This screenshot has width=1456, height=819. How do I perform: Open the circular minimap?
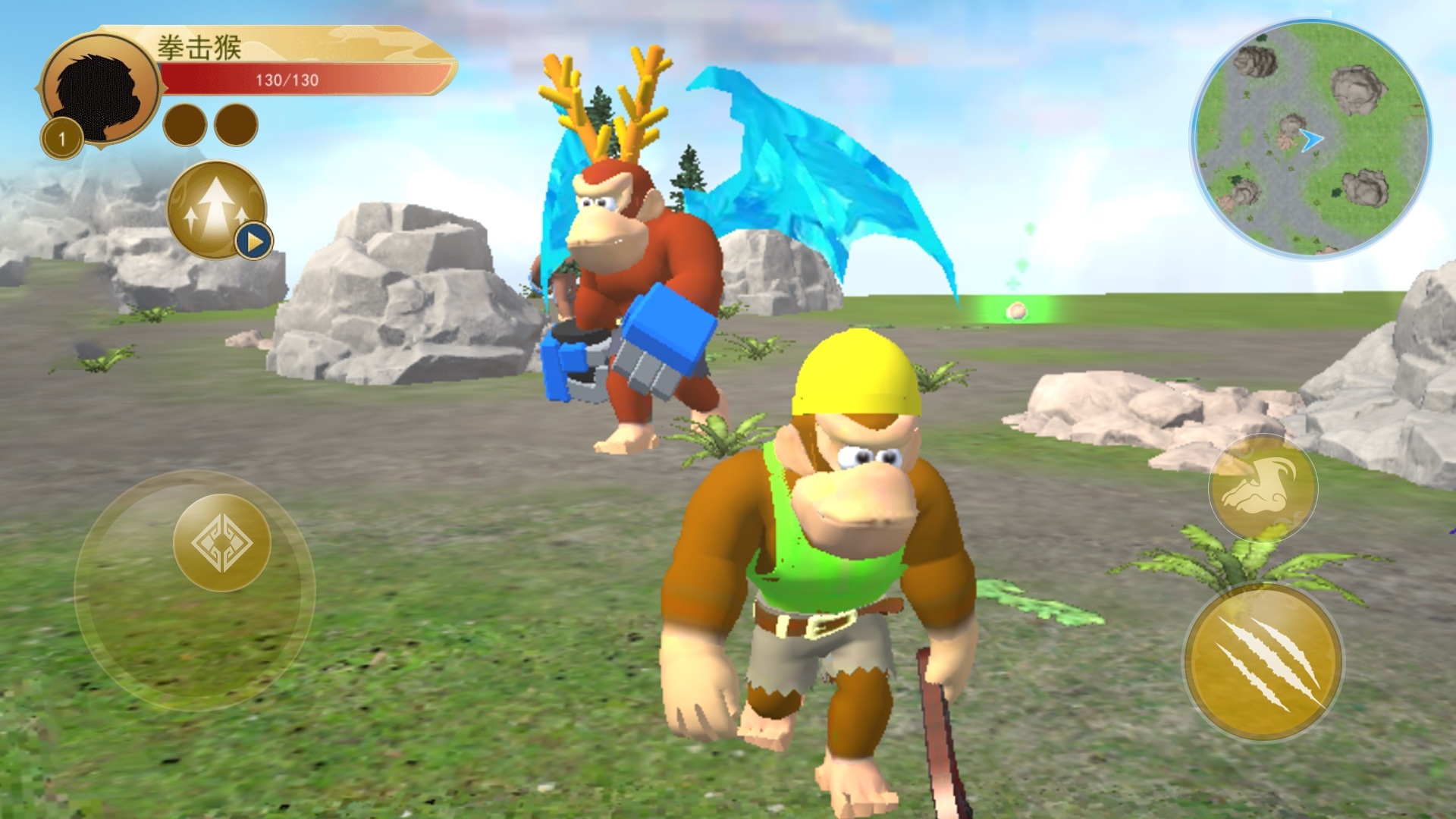pyautogui.click(x=1310, y=140)
